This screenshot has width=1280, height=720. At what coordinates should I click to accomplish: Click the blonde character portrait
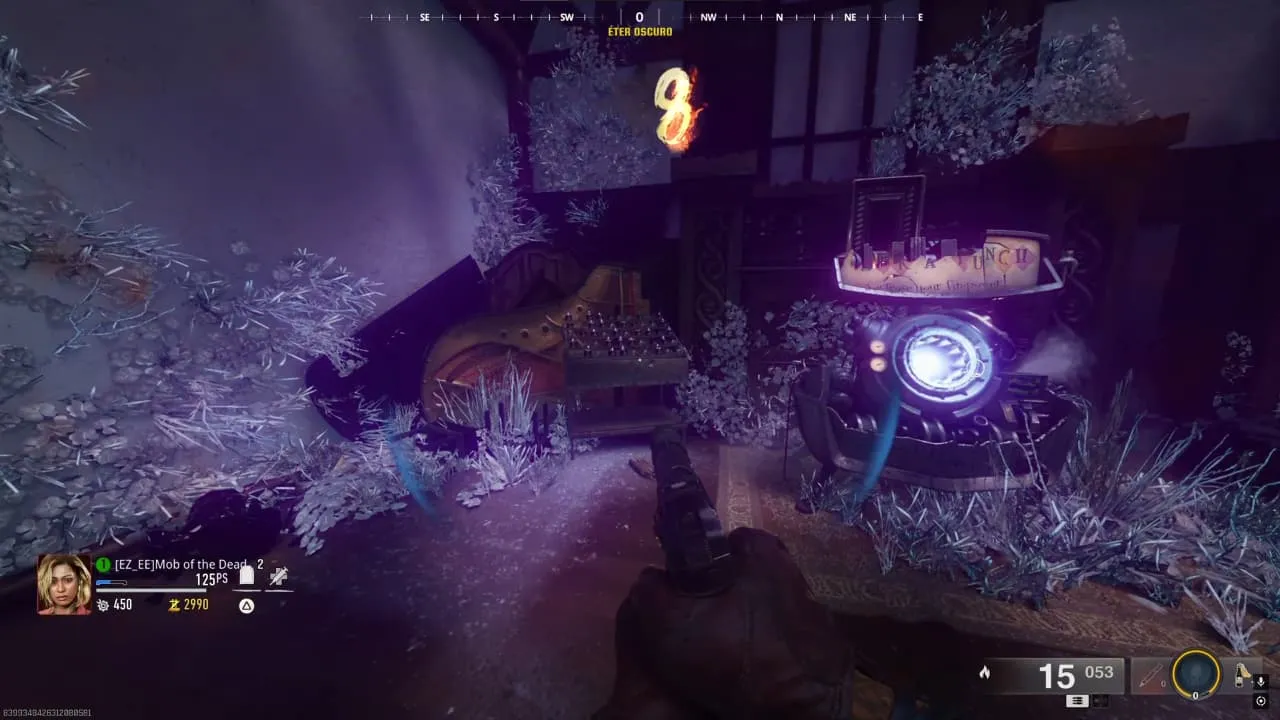64,583
